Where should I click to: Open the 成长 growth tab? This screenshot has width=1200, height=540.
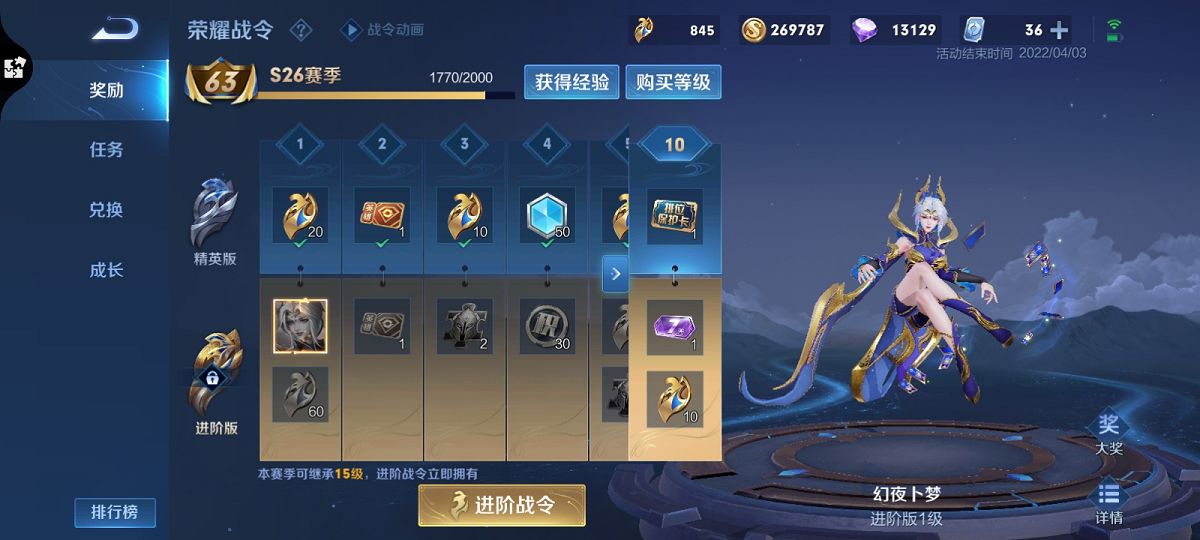tap(107, 270)
